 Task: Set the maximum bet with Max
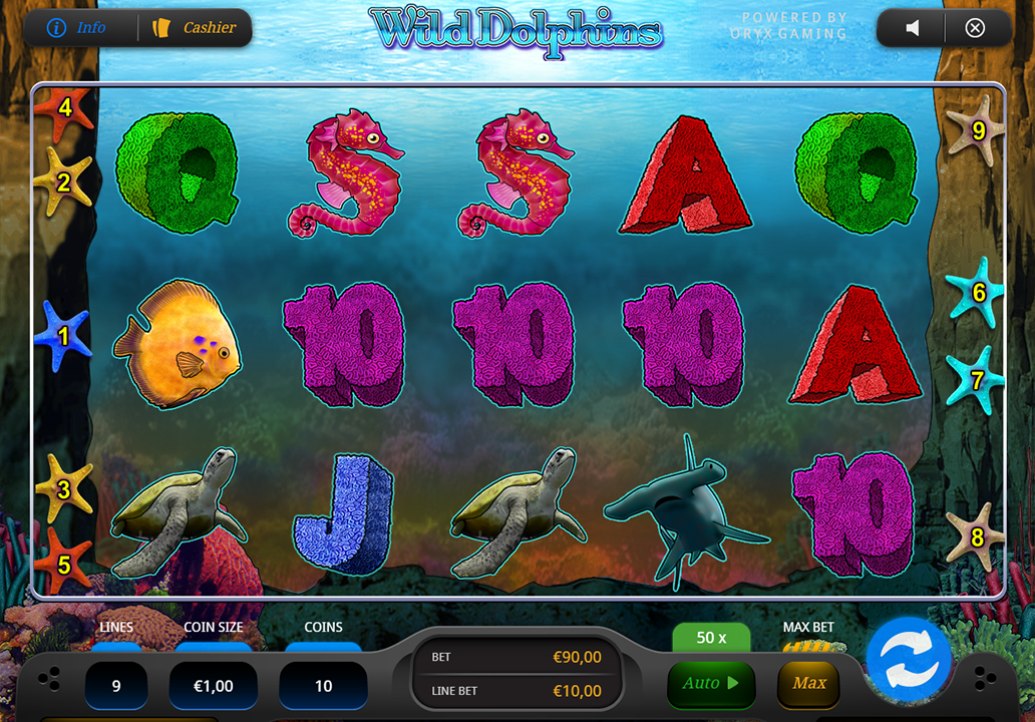click(809, 684)
